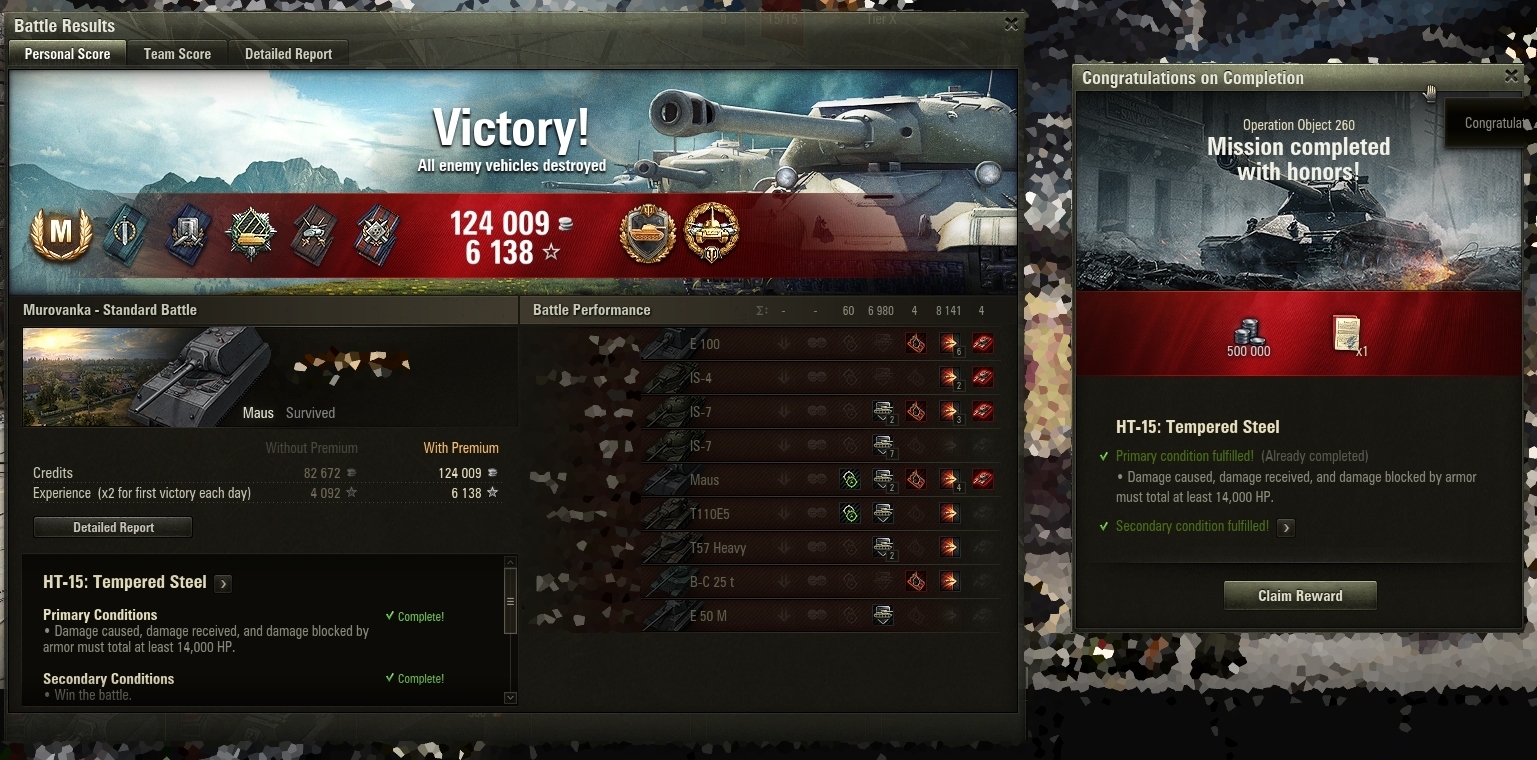
Task: Expand the Secondary condition fulfilled details
Action: click(x=1286, y=527)
